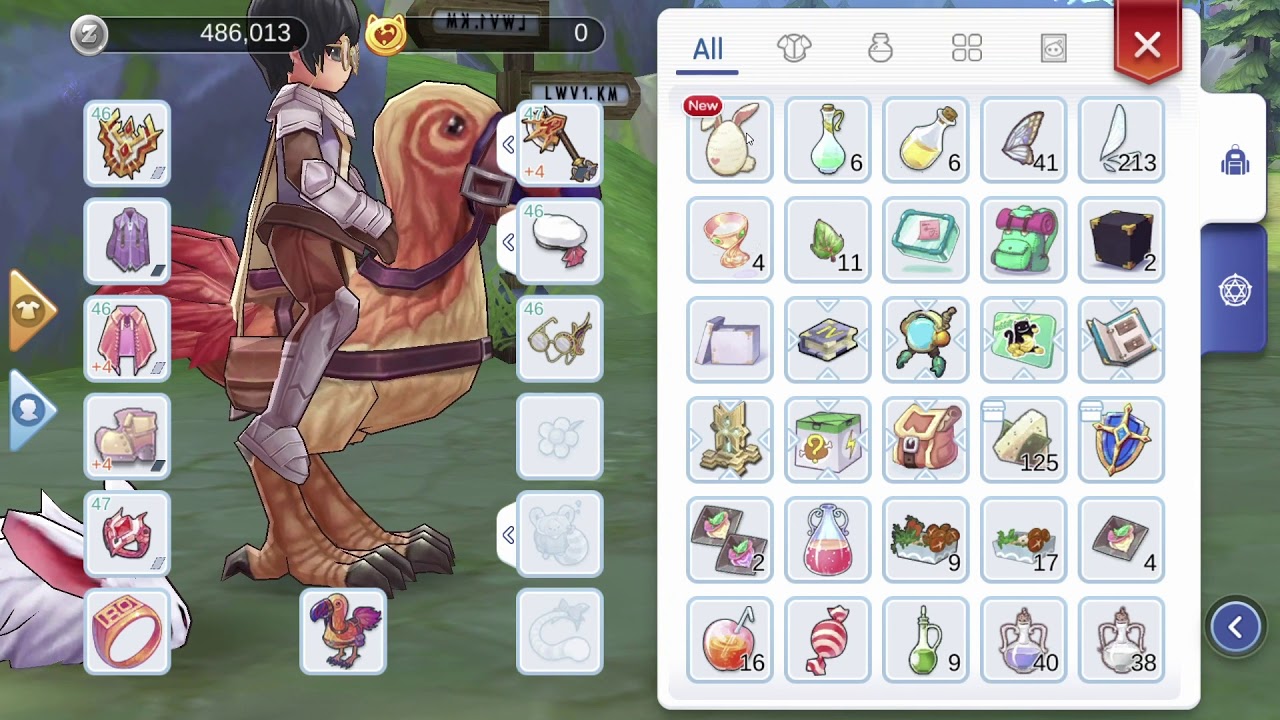Select the equipped white beret headwear slot
The image size is (1280, 720).
click(559, 240)
